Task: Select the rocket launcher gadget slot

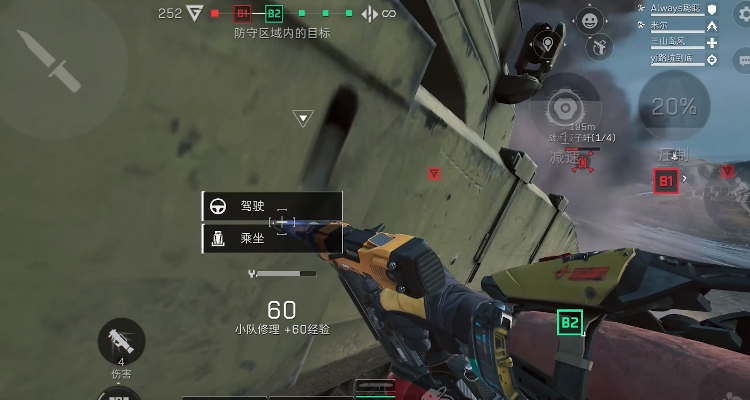Action: (x=121, y=341)
